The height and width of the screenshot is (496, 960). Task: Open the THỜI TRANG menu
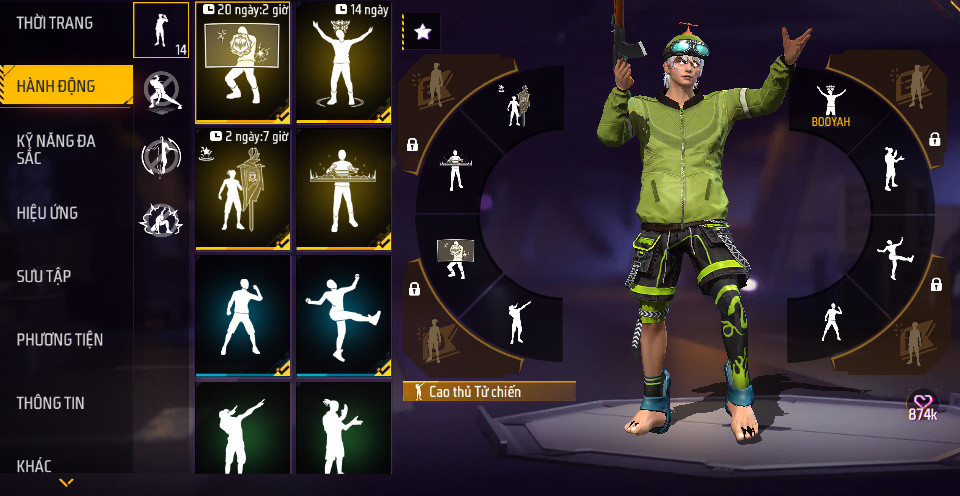55,23
